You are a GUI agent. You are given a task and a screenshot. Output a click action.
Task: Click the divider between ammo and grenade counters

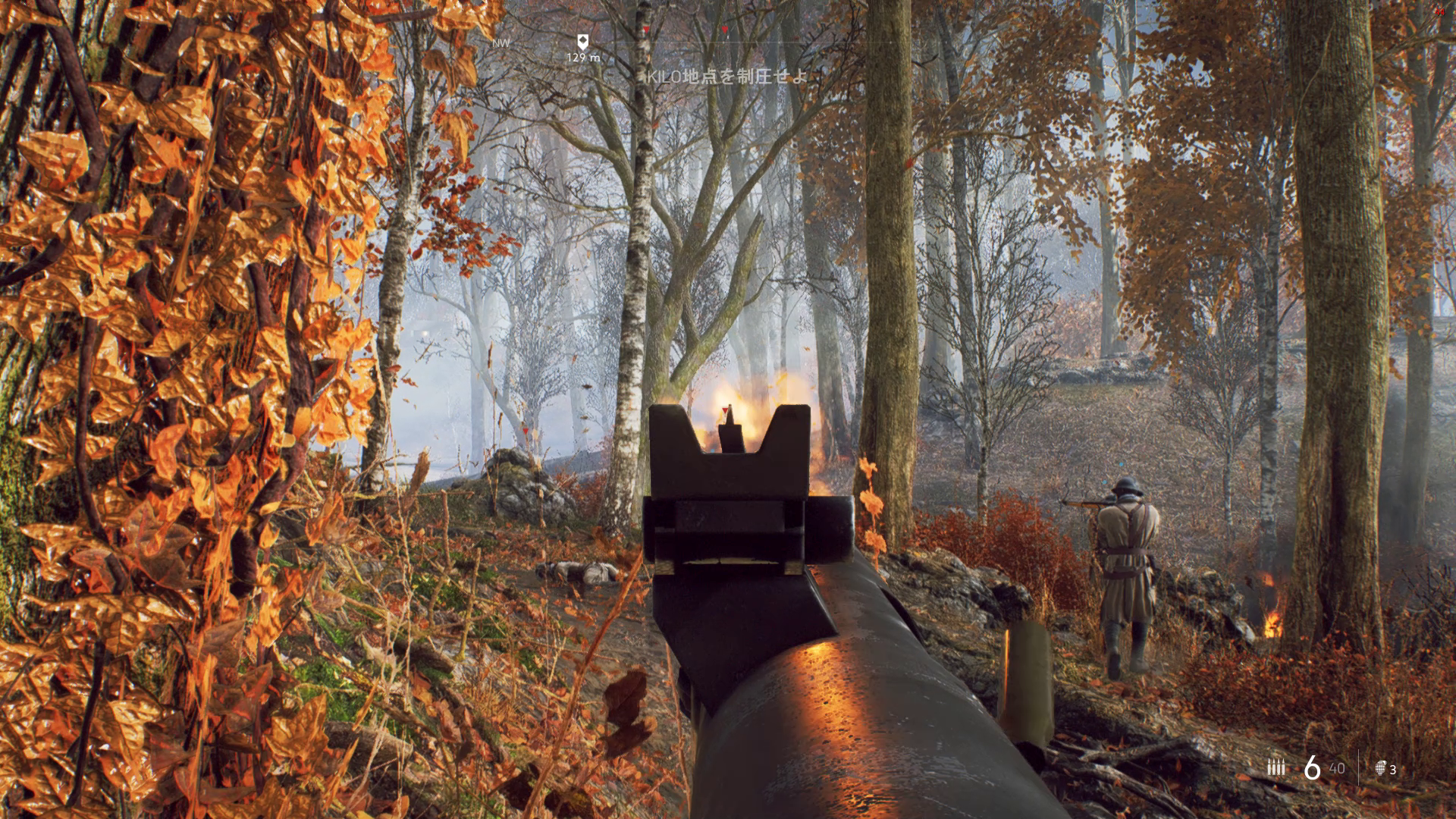point(1358,767)
